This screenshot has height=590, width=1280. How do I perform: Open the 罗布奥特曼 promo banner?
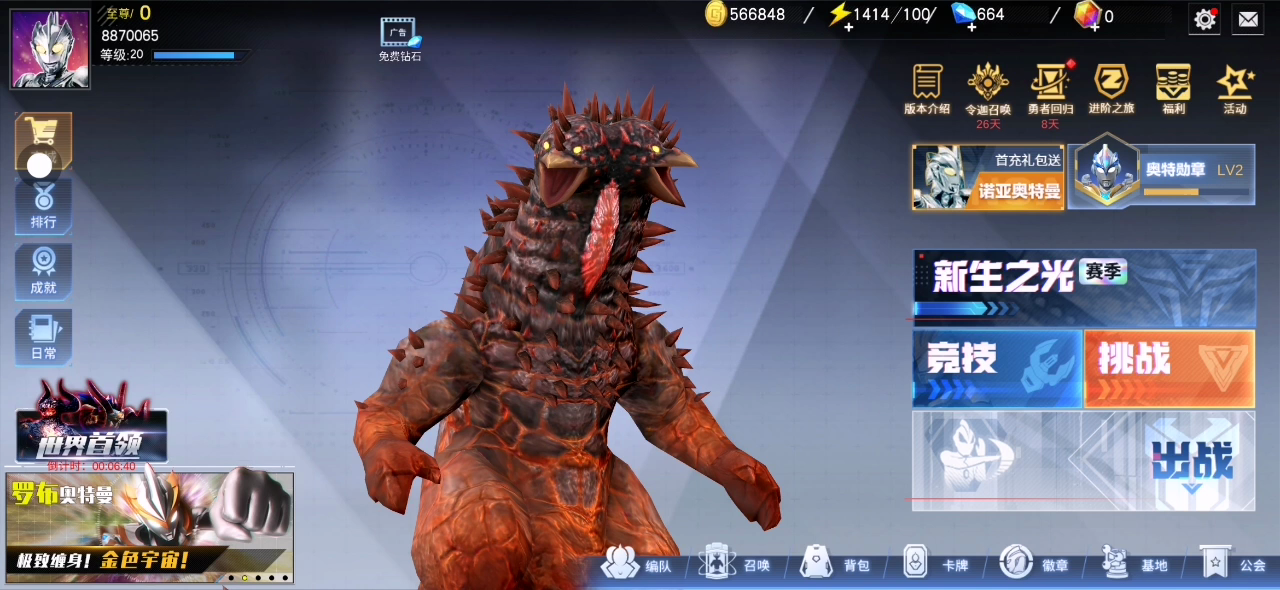150,526
